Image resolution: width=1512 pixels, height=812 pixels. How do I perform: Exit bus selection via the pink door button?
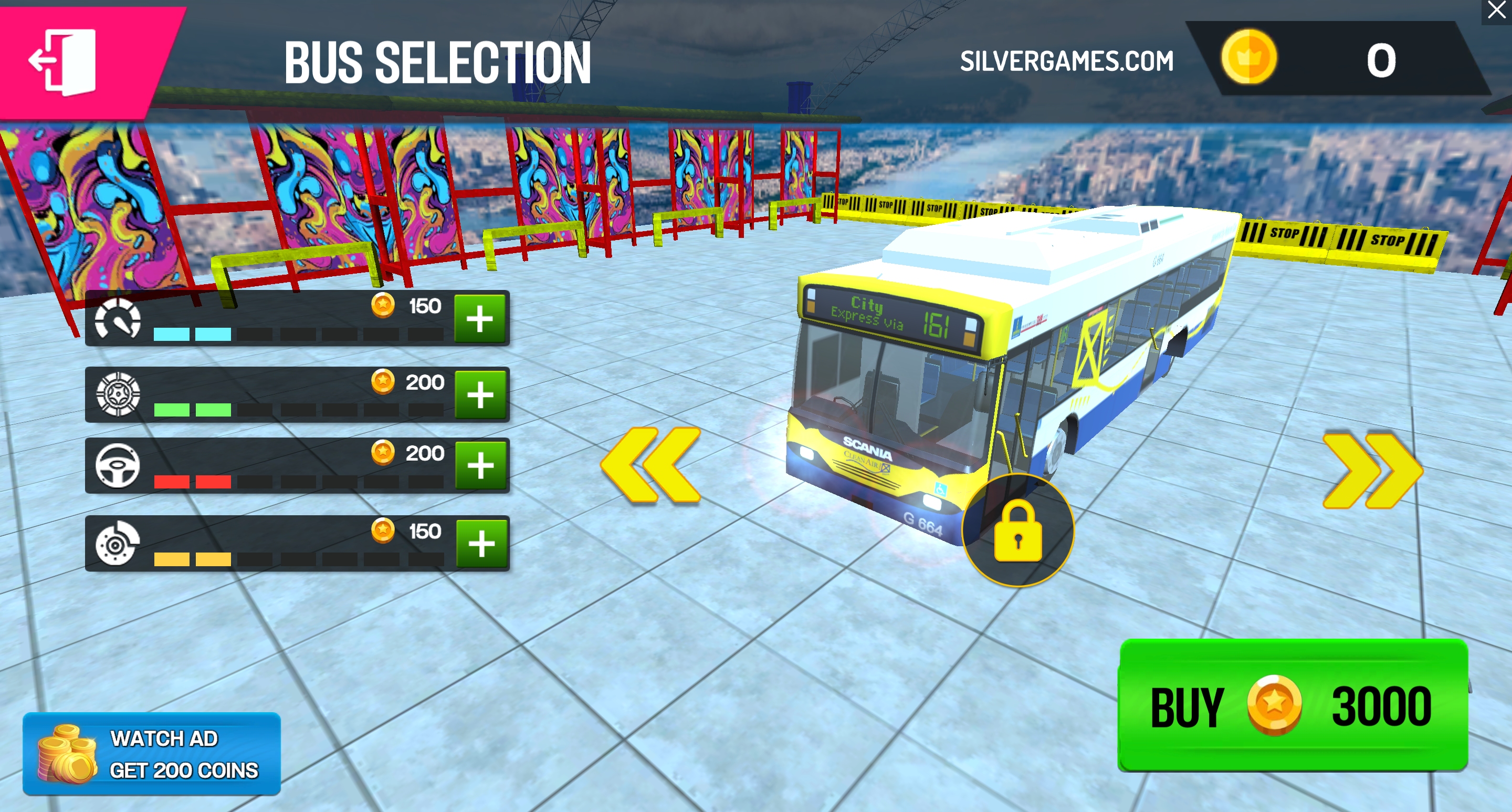tap(65, 61)
